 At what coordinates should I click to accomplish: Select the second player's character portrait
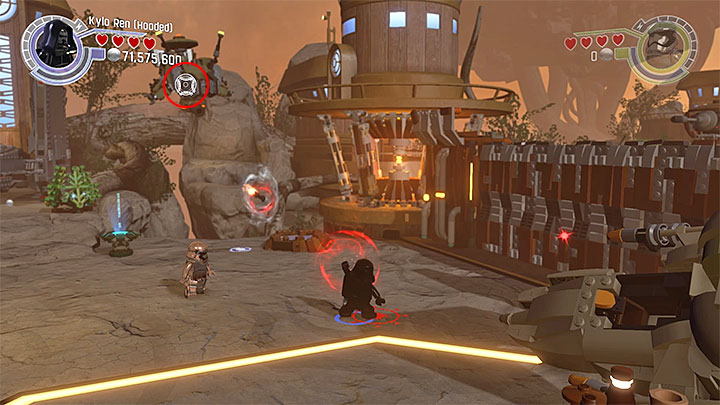[661, 44]
